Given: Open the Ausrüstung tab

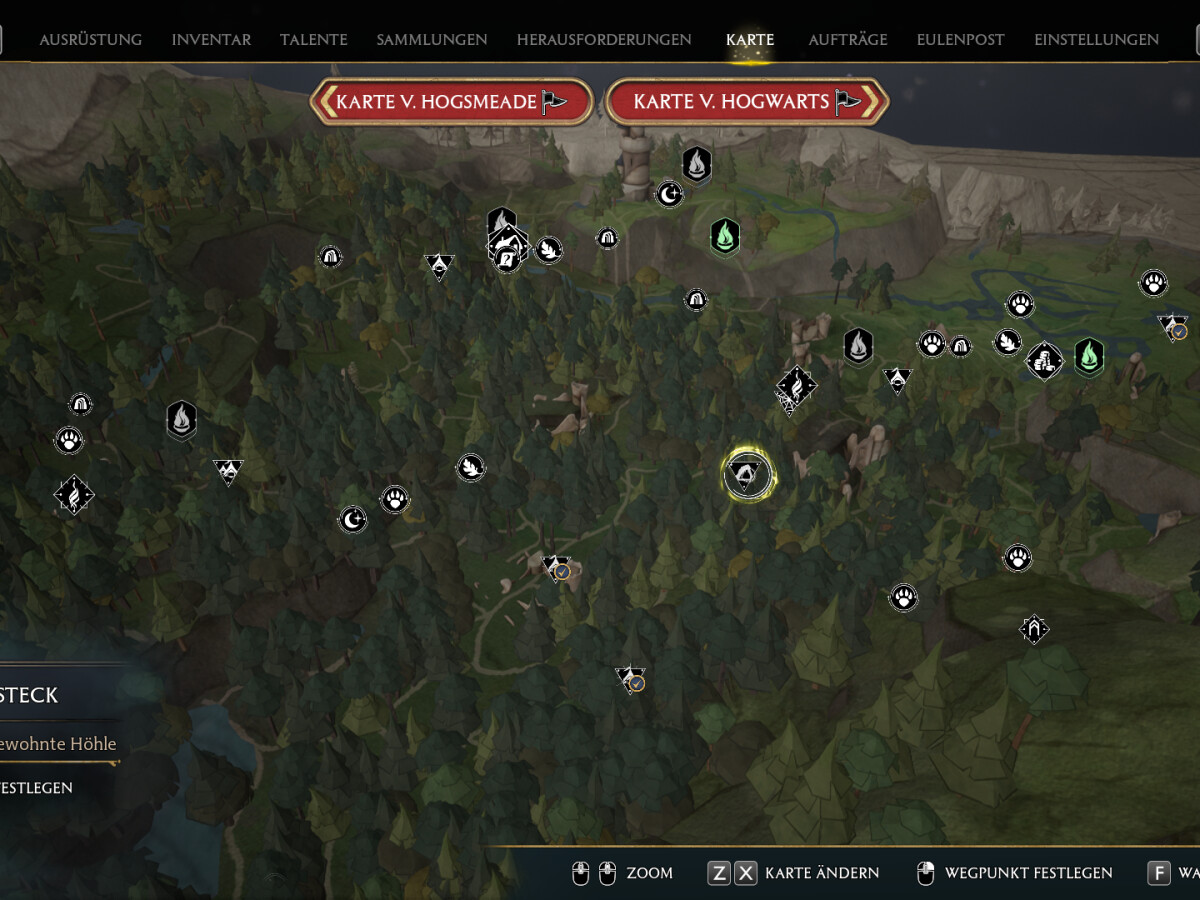Looking at the screenshot, I should 90,40.
